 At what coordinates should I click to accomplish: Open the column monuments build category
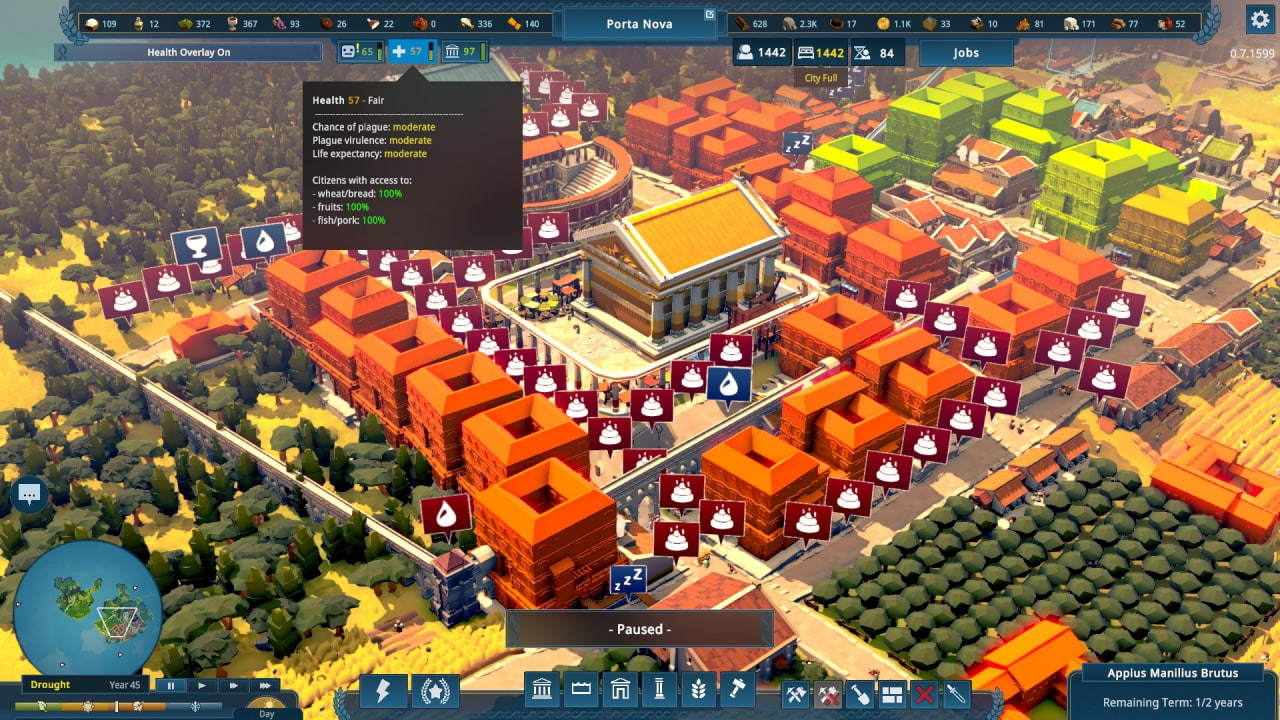pyautogui.click(x=659, y=691)
